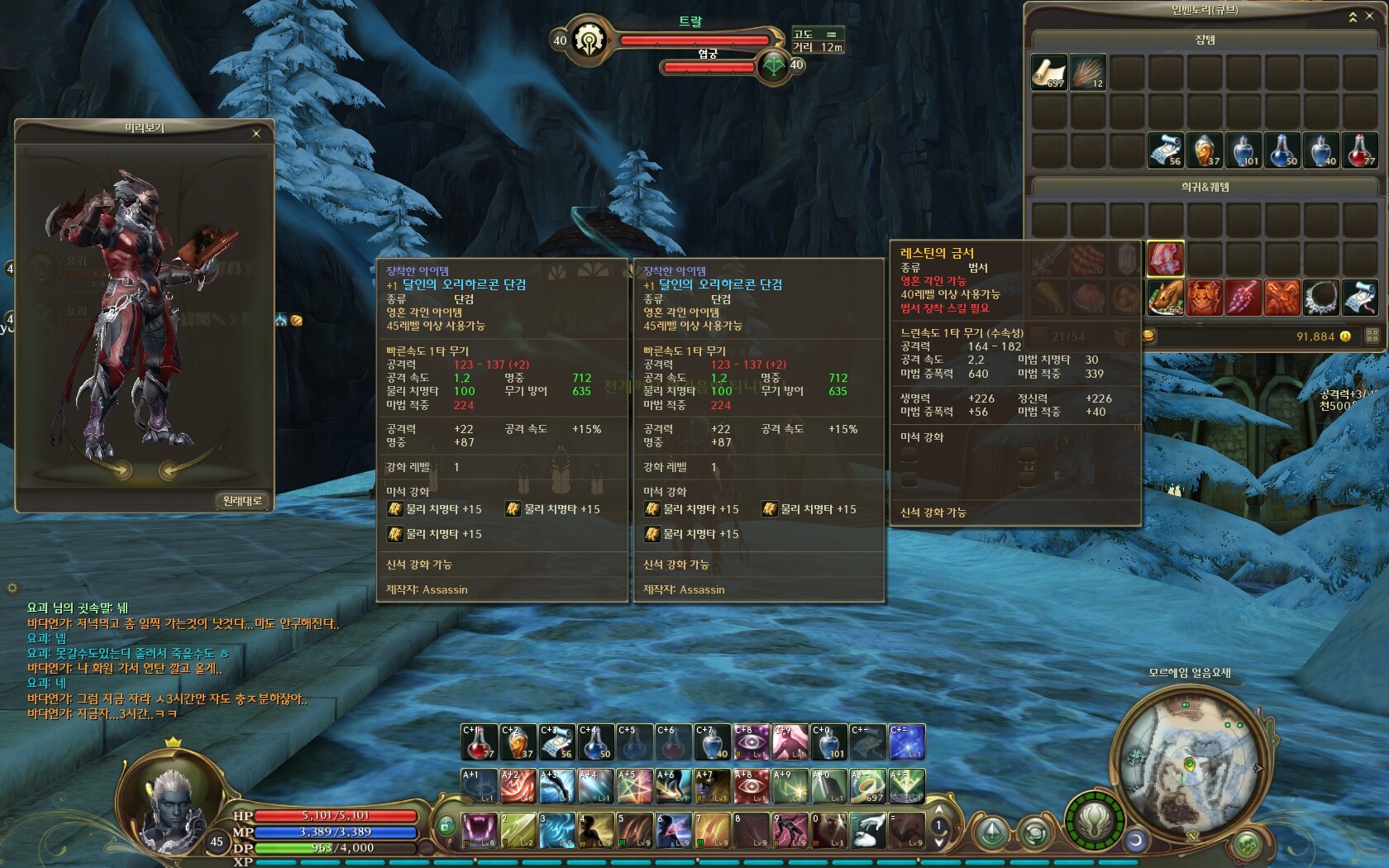Select the red potion stack of 77 in inventory
The width and height of the screenshot is (1389, 868).
tap(1360, 150)
